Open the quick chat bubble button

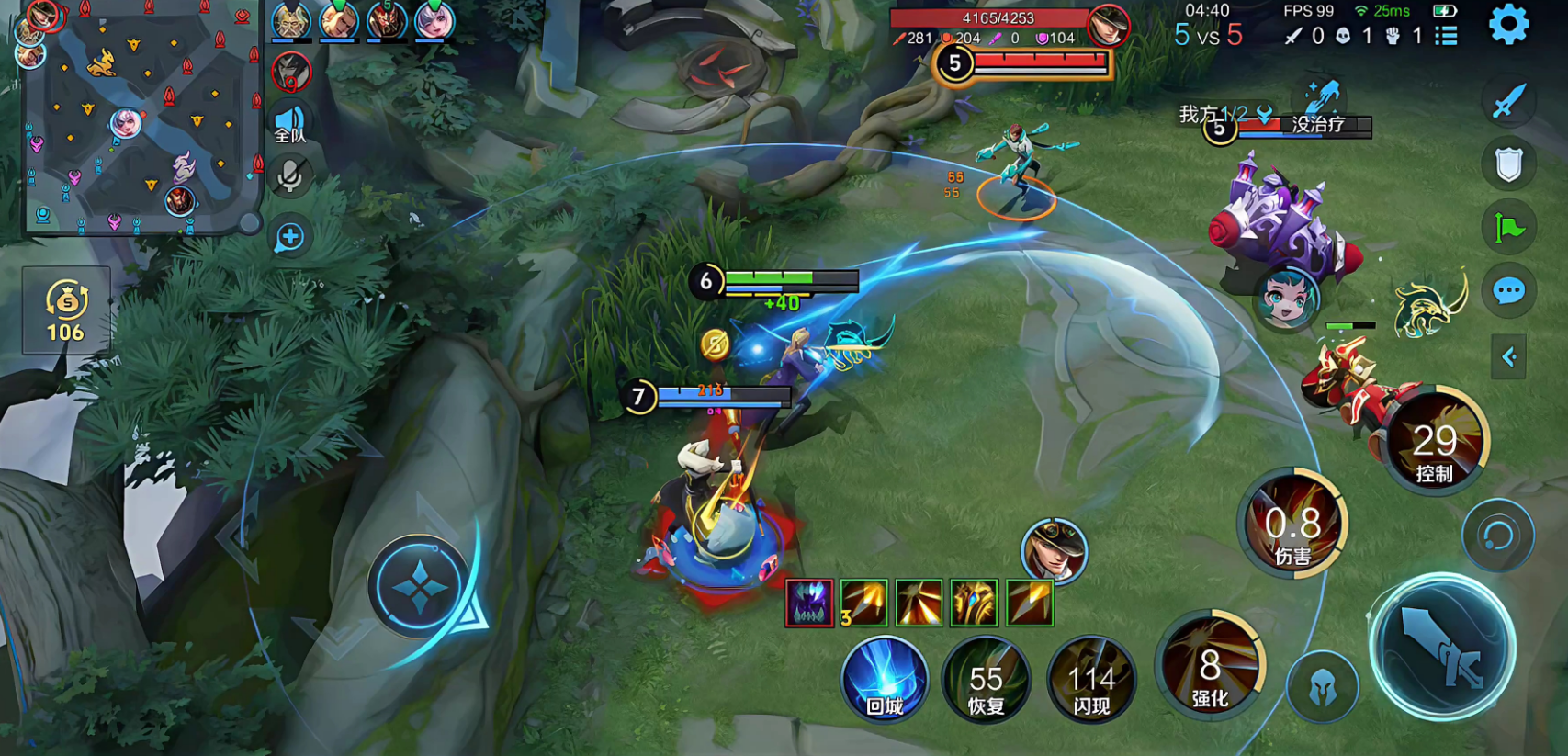[1508, 292]
